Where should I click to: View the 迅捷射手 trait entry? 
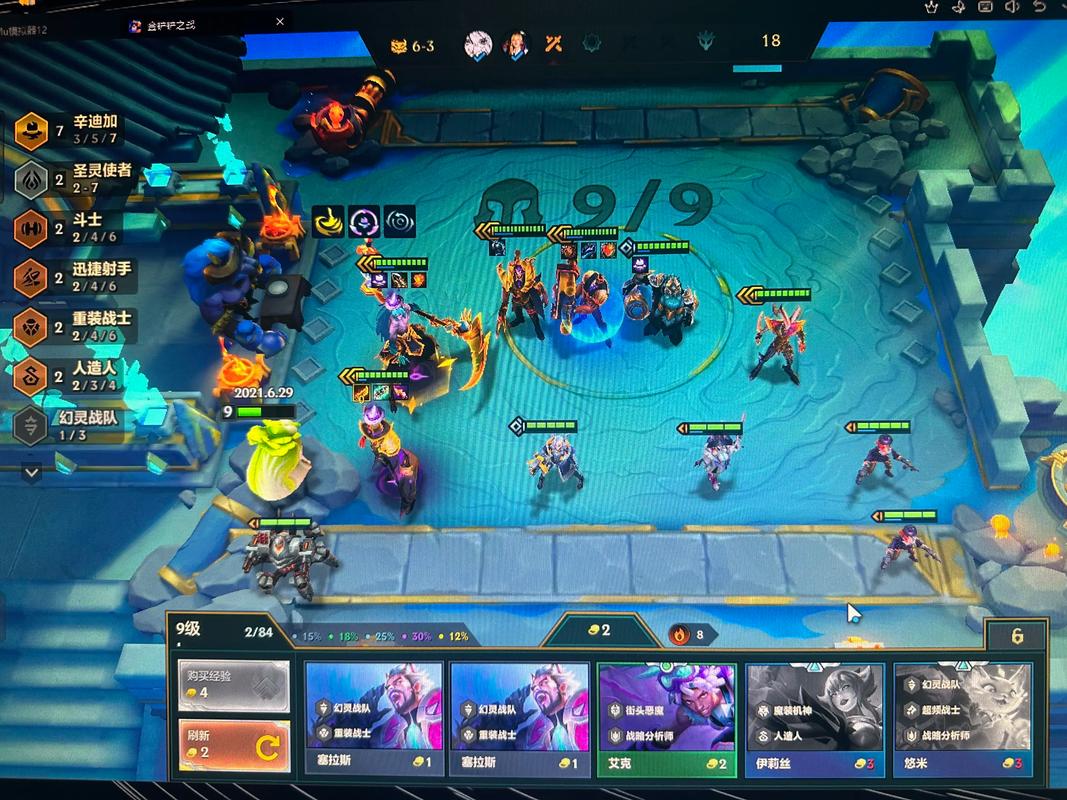point(75,277)
